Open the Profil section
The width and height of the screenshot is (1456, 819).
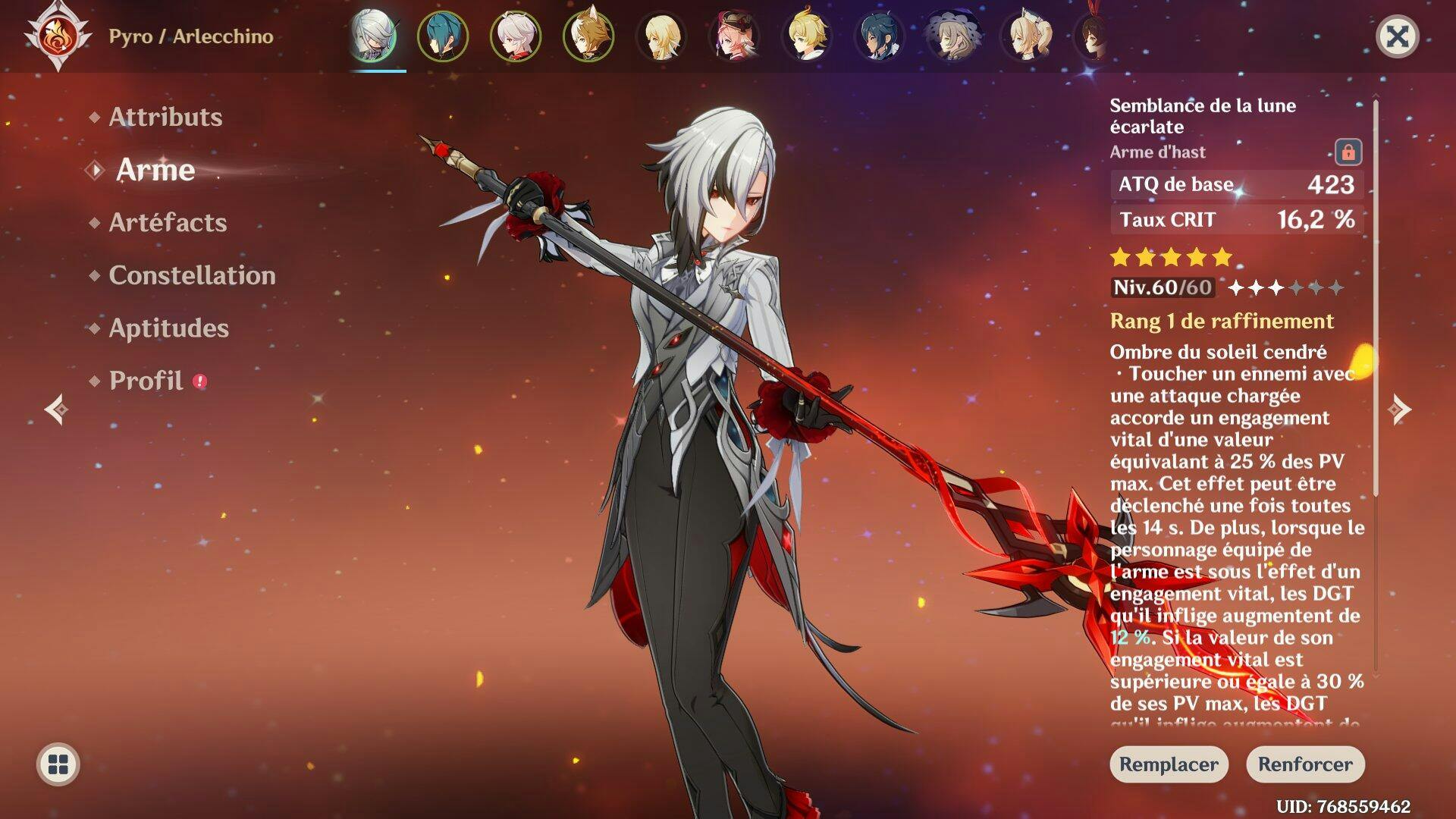(x=146, y=381)
